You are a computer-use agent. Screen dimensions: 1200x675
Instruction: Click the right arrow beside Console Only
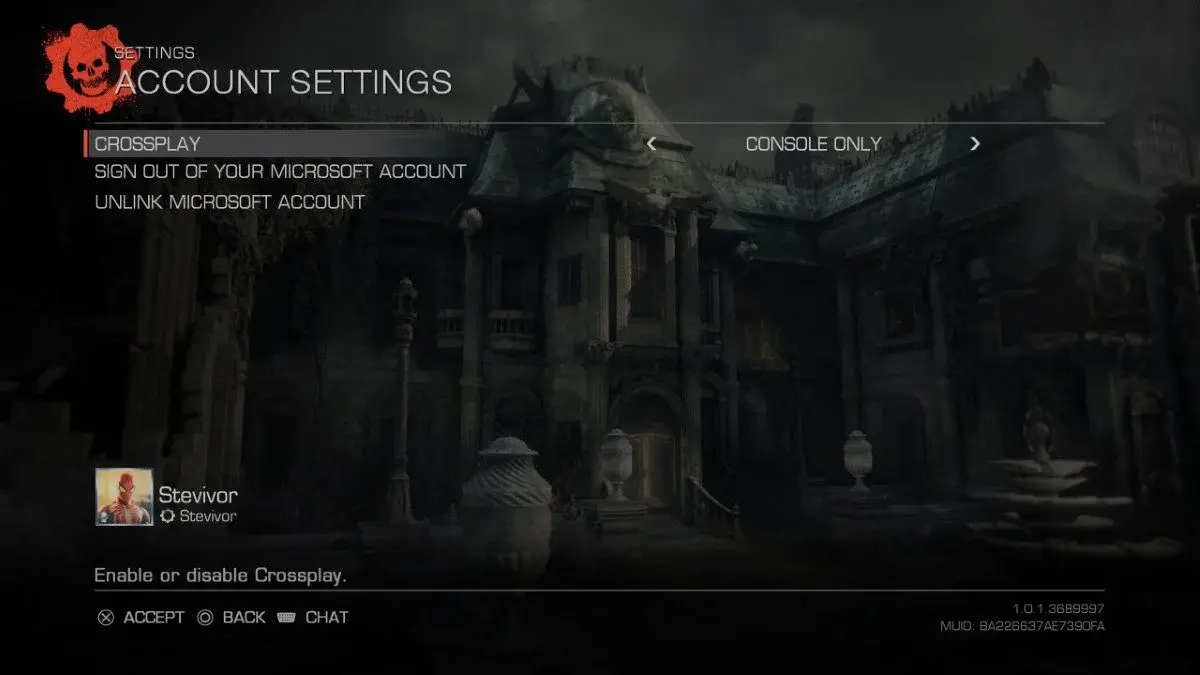tap(975, 144)
